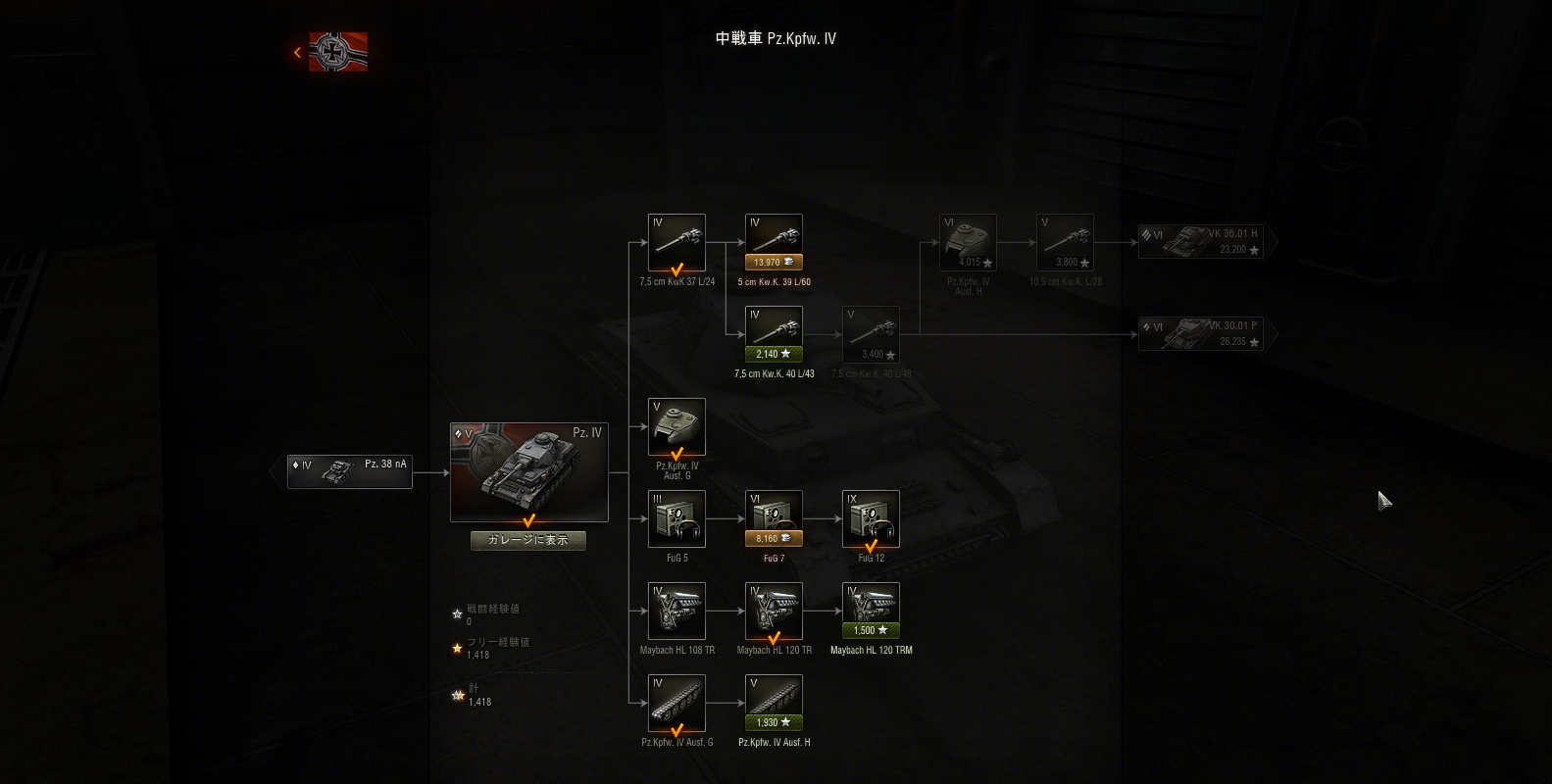Choose the 7,5 cm KwK 37 L/24 gun
This screenshot has width=1552, height=784.
(x=676, y=243)
